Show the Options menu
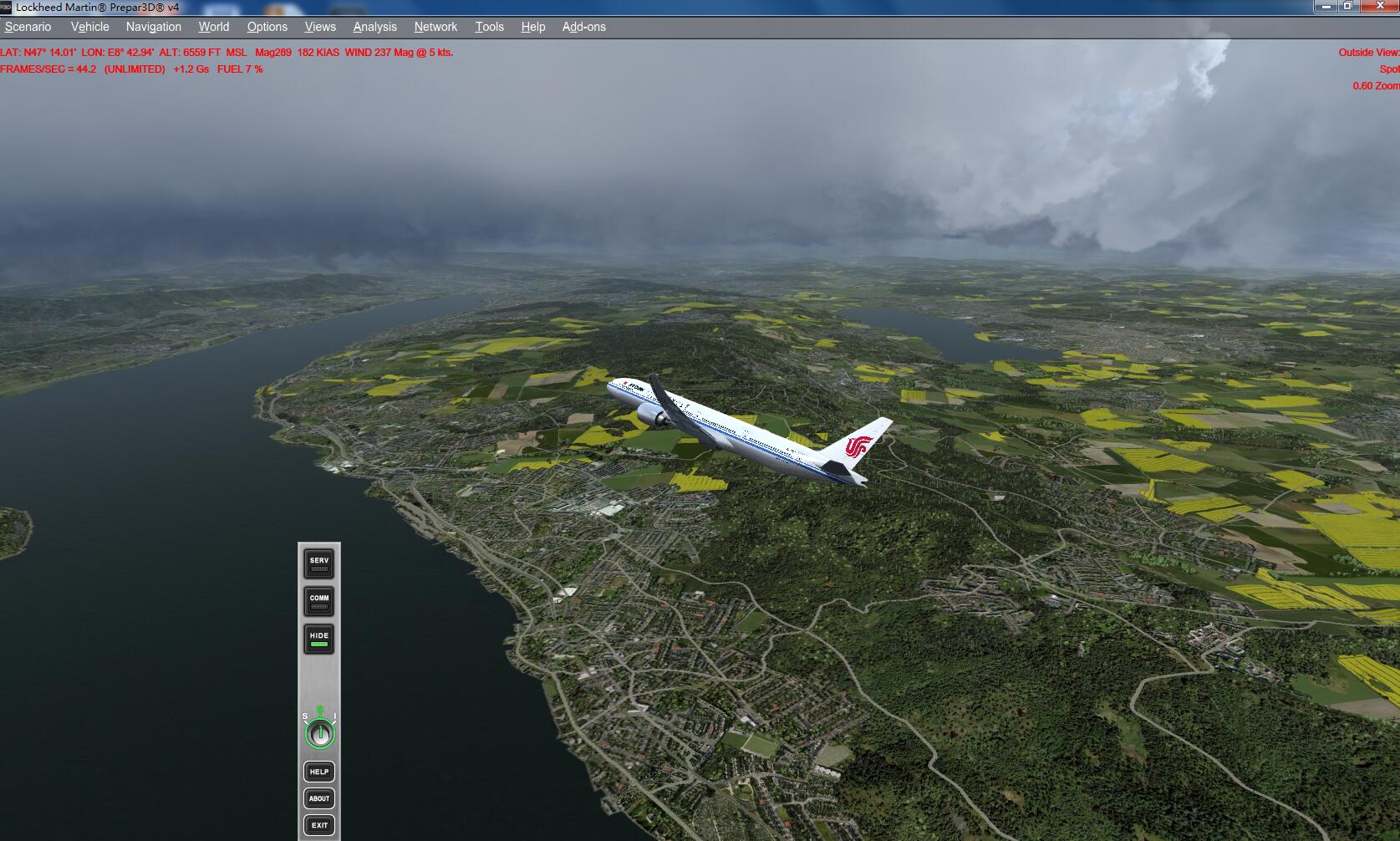 pyautogui.click(x=267, y=27)
